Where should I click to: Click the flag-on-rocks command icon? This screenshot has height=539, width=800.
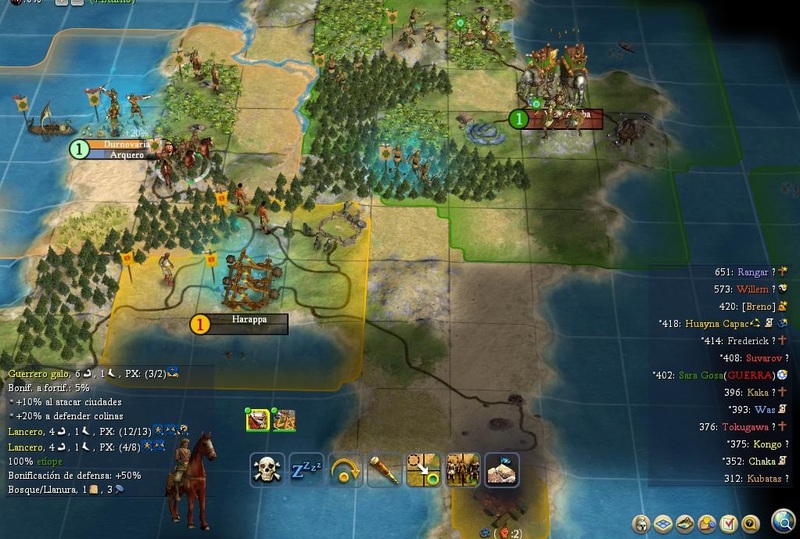pyautogui.click(x=501, y=469)
